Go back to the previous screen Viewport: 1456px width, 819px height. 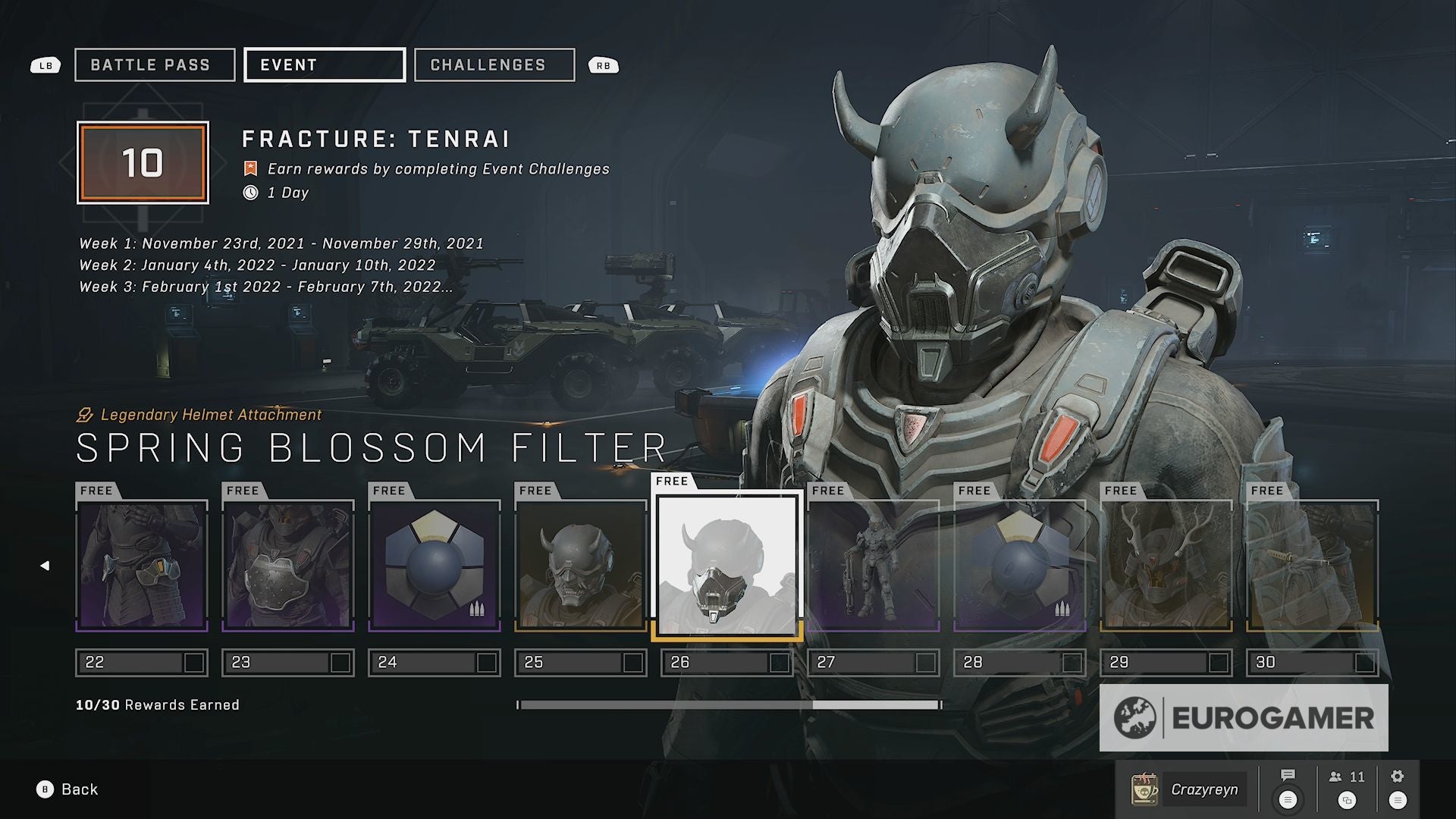pos(68,789)
